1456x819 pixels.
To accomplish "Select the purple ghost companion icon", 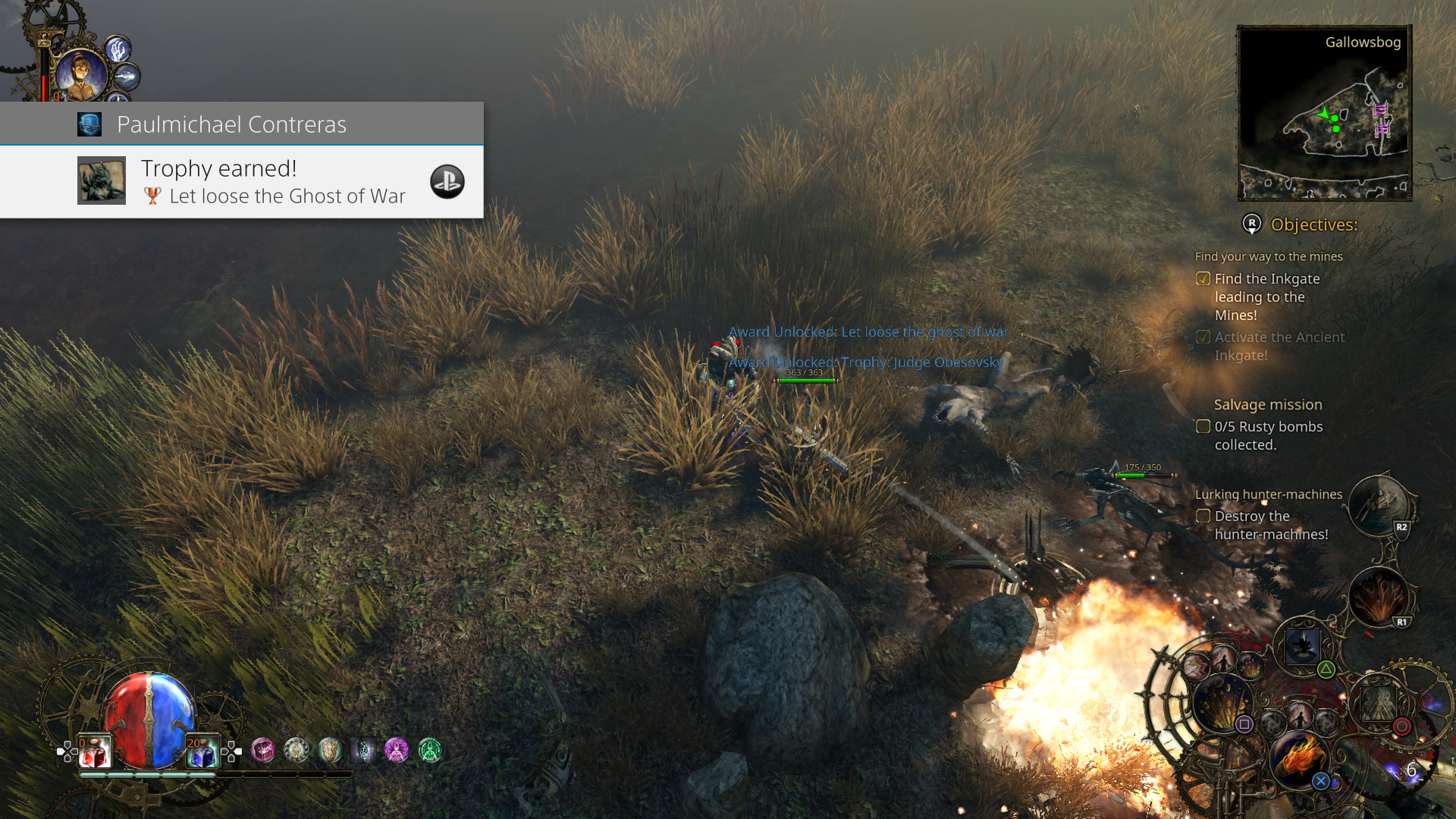I will pyautogui.click(x=397, y=750).
